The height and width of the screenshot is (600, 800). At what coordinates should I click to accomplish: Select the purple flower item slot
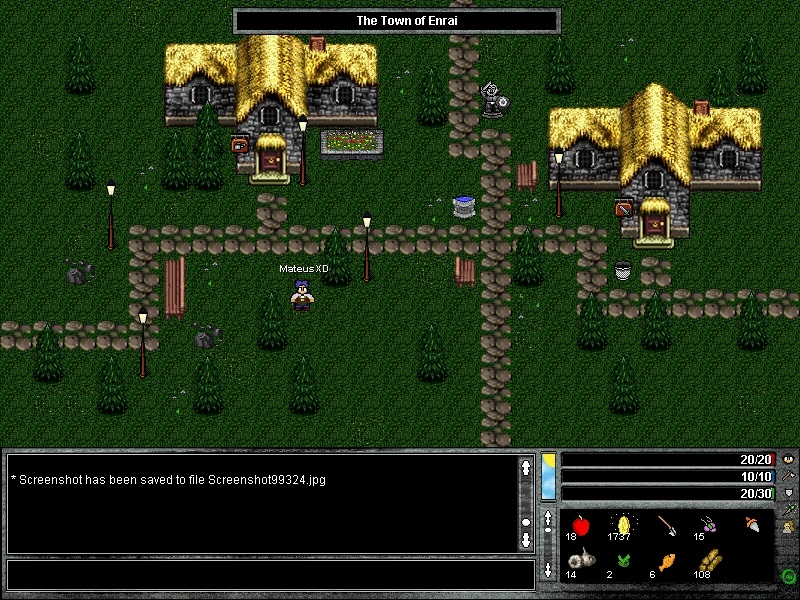pos(708,524)
